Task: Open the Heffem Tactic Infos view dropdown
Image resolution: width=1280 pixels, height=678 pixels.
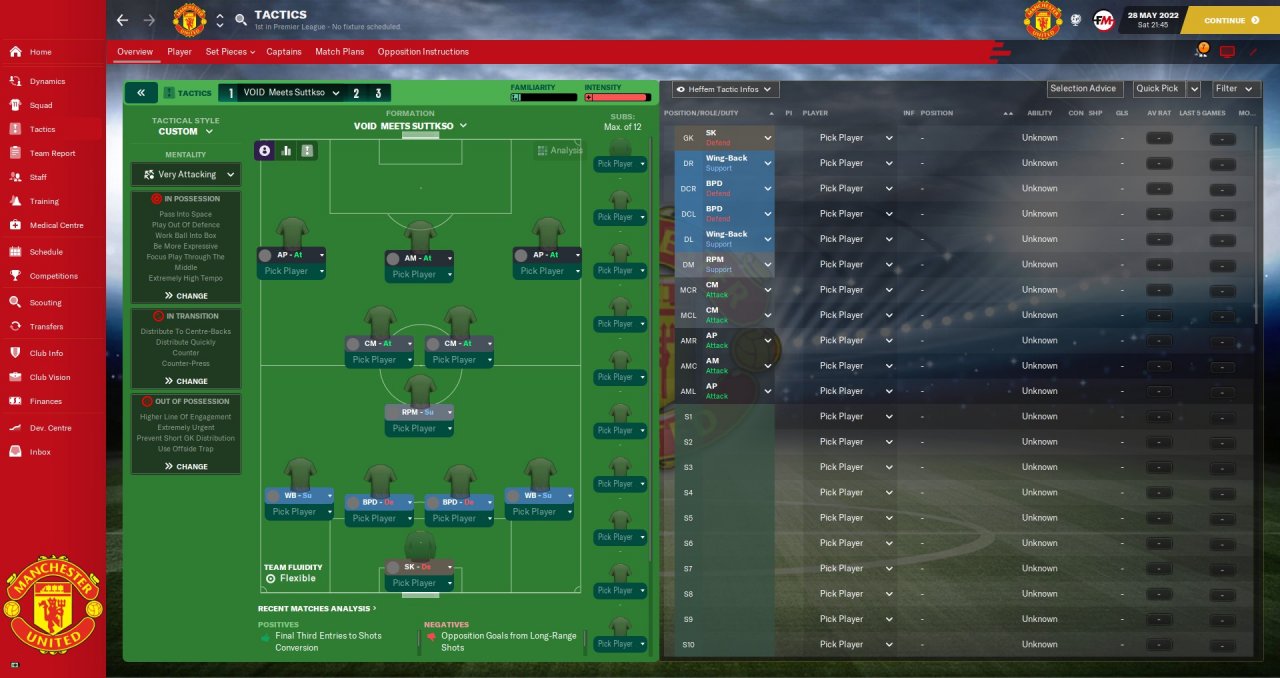Action: click(726, 89)
